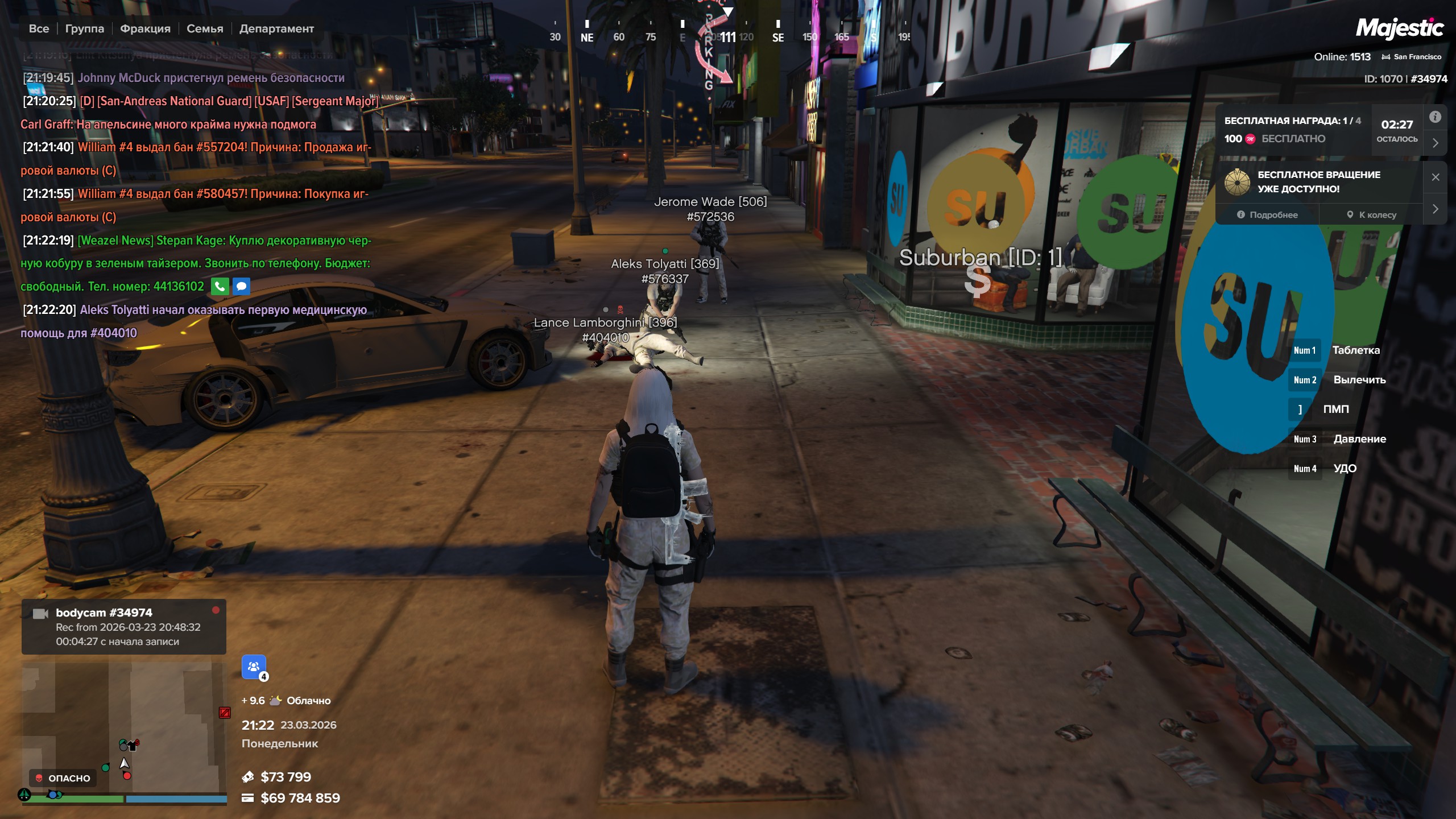Expand the free spin panel arrow
This screenshot has height=819, width=1456.
(x=1436, y=209)
